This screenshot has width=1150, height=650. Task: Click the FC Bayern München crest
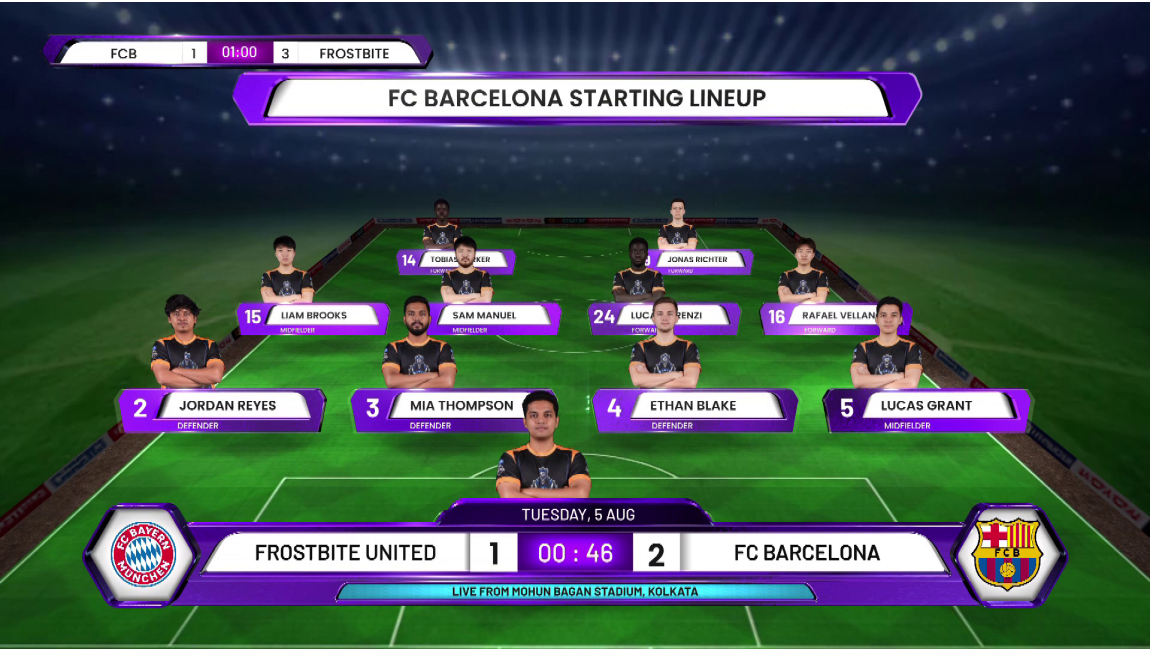coord(143,555)
